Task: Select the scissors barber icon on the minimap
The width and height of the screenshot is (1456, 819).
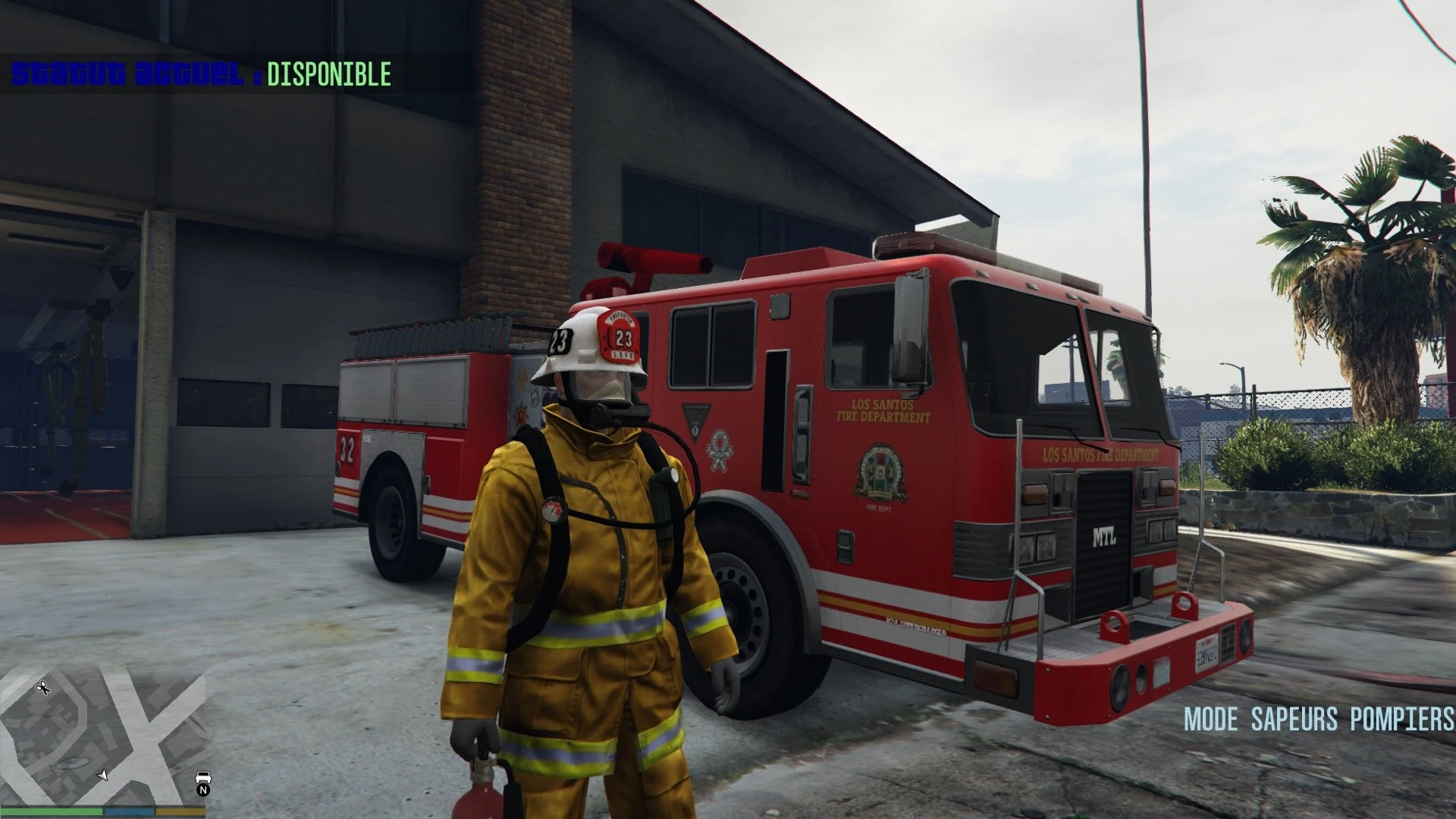Action: tap(42, 688)
